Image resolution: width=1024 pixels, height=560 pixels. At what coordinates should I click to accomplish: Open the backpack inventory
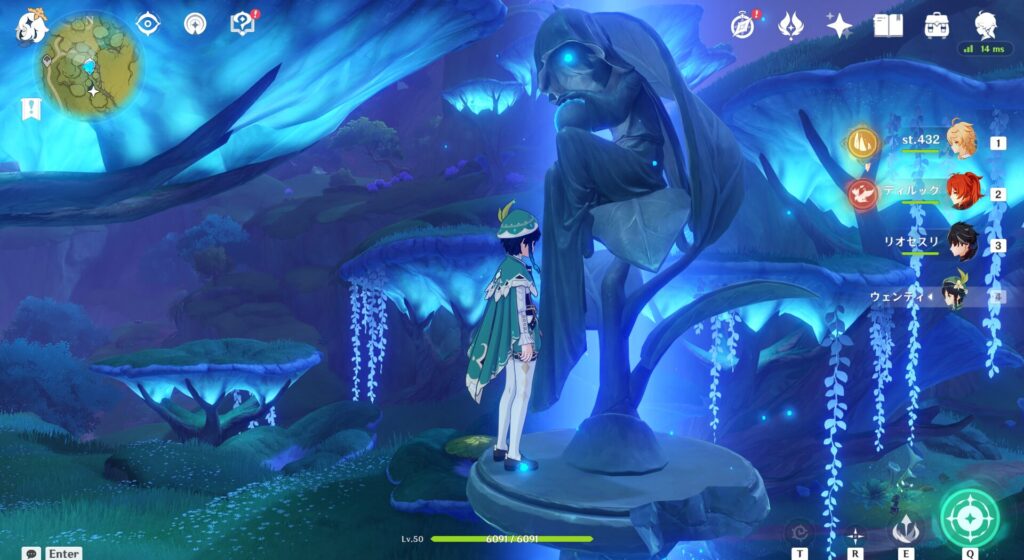coord(937,25)
